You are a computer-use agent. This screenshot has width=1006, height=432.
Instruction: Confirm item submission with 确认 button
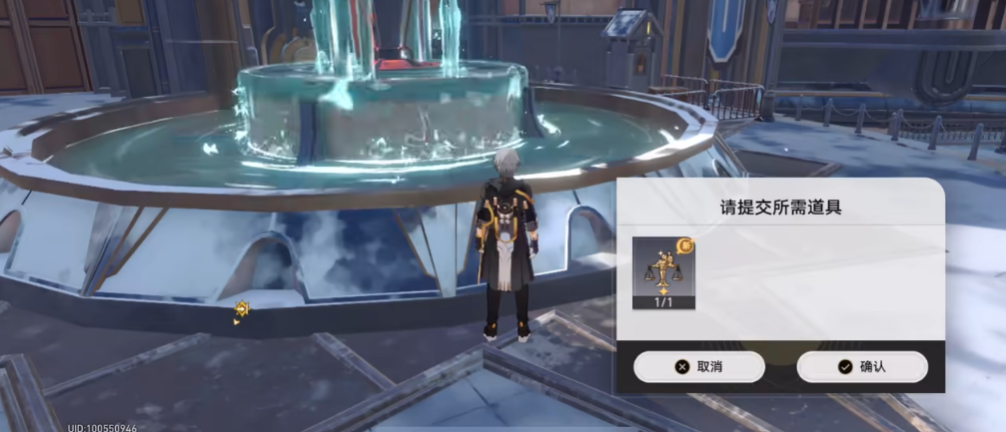(x=862, y=367)
